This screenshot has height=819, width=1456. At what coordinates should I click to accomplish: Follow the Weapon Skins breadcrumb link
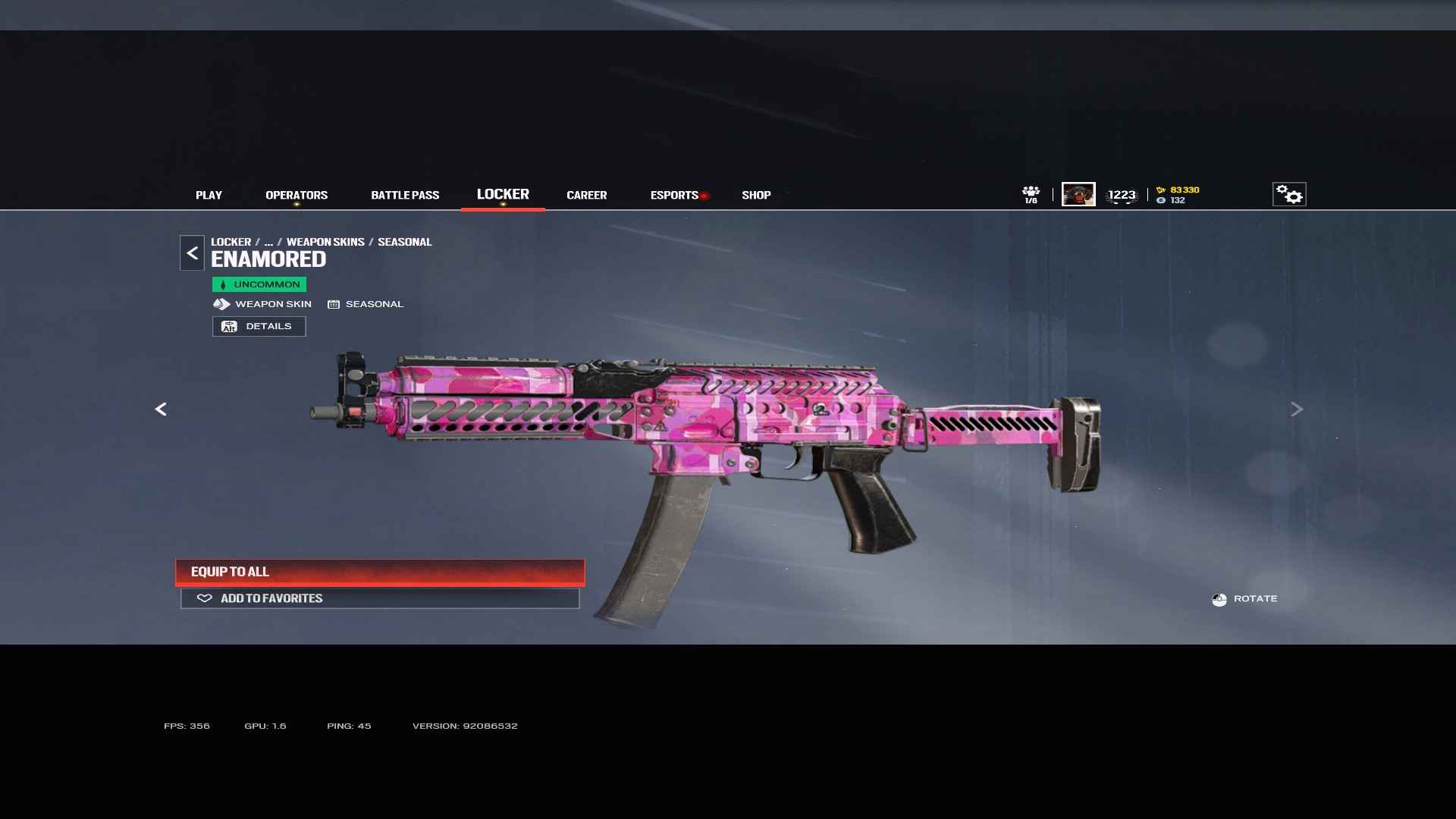coord(325,242)
